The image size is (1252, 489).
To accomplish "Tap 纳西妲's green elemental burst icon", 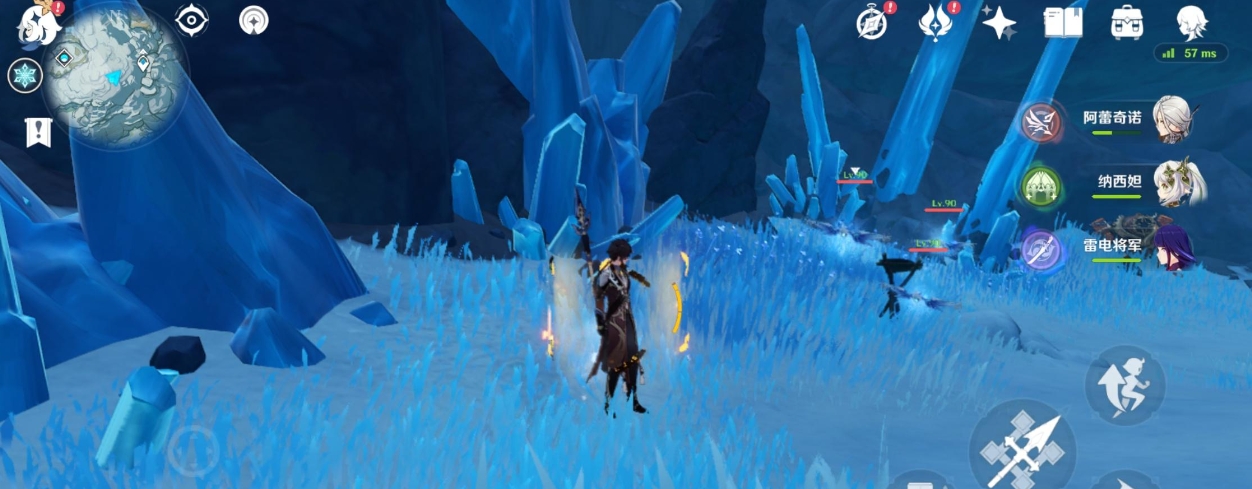I will [1040, 185].
